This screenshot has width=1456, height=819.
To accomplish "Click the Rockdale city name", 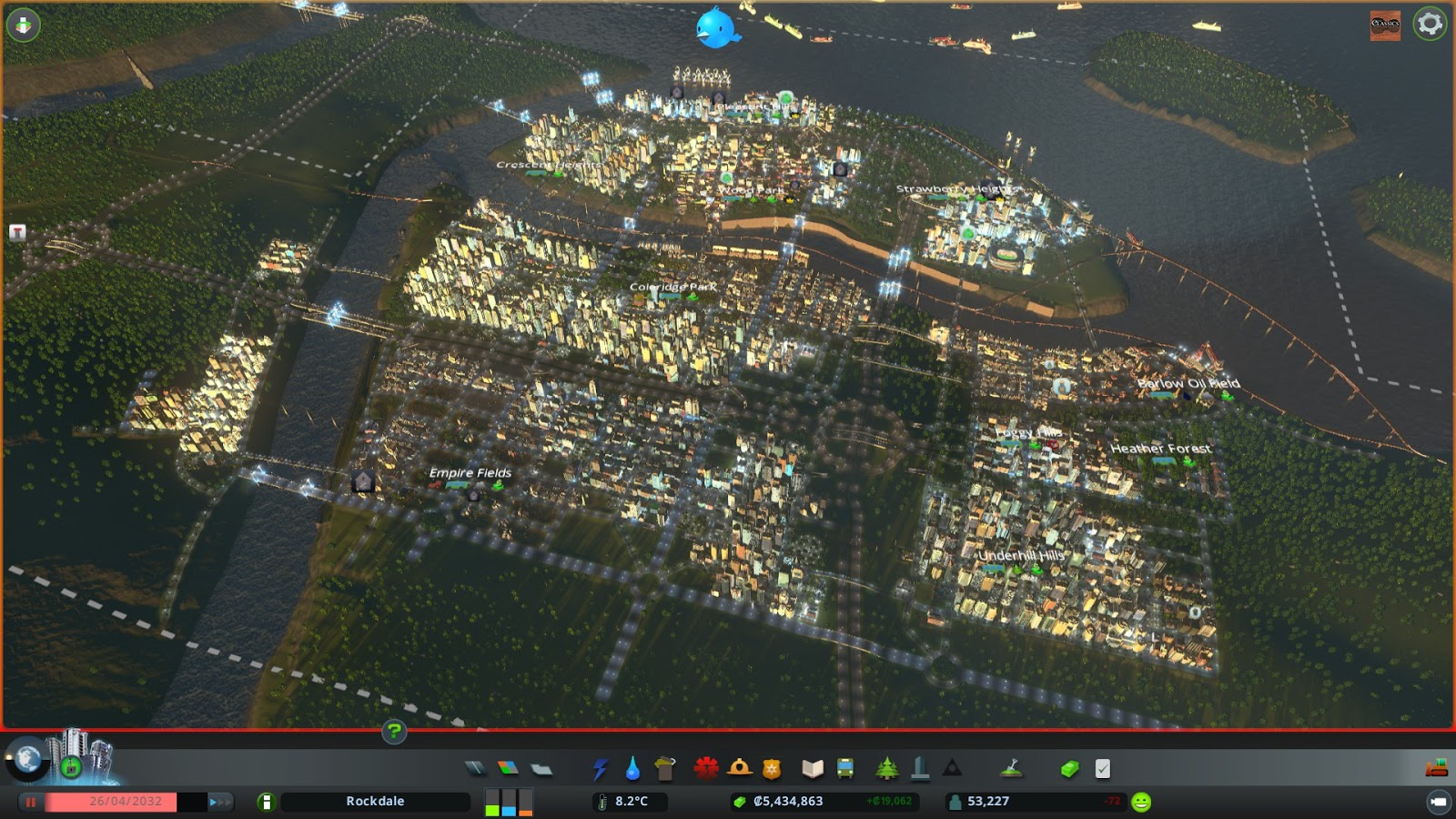I will [x=374, y=802].
